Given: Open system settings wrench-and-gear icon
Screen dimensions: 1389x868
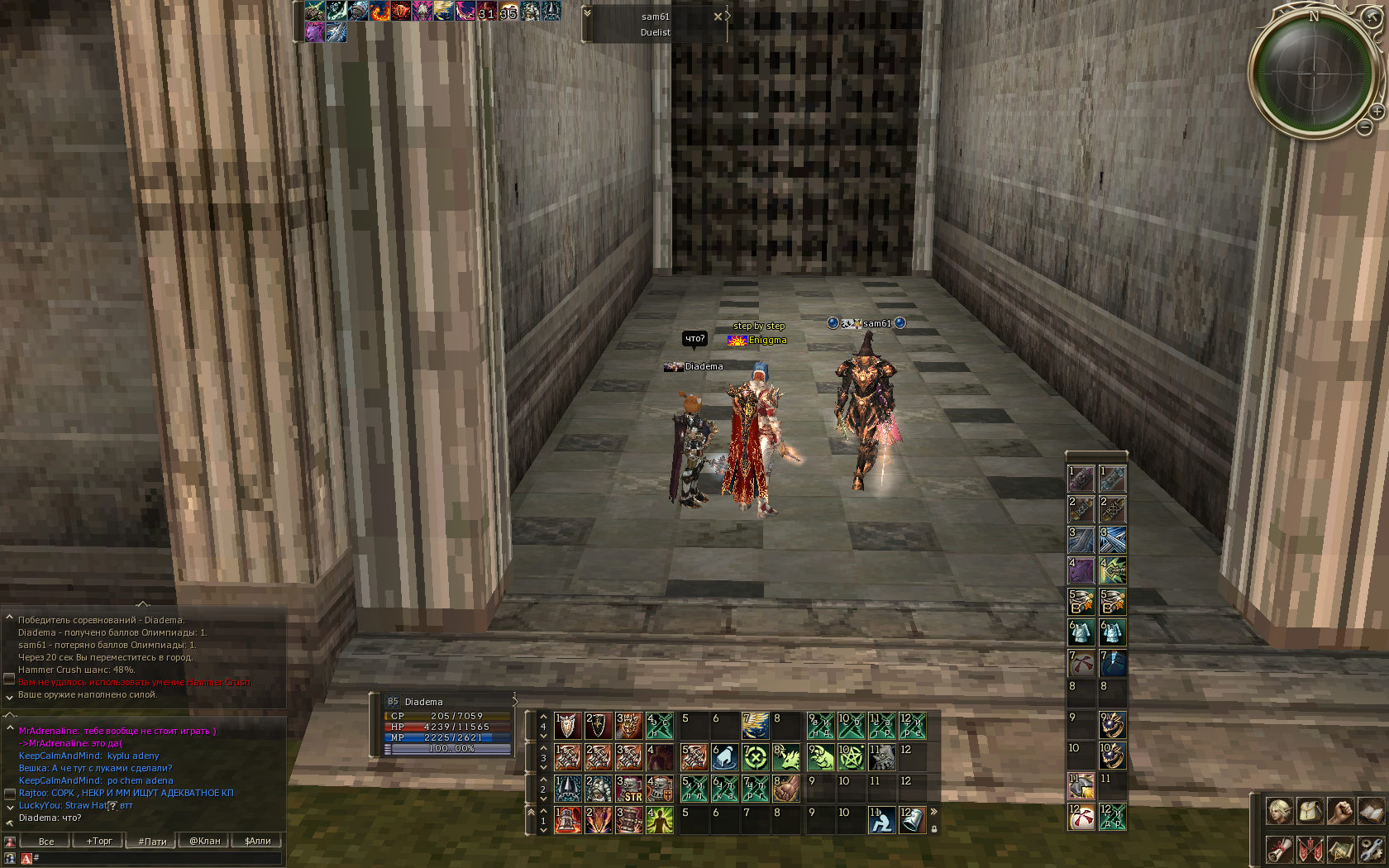Looking at the screenshot, I should tap(1371, 849).
